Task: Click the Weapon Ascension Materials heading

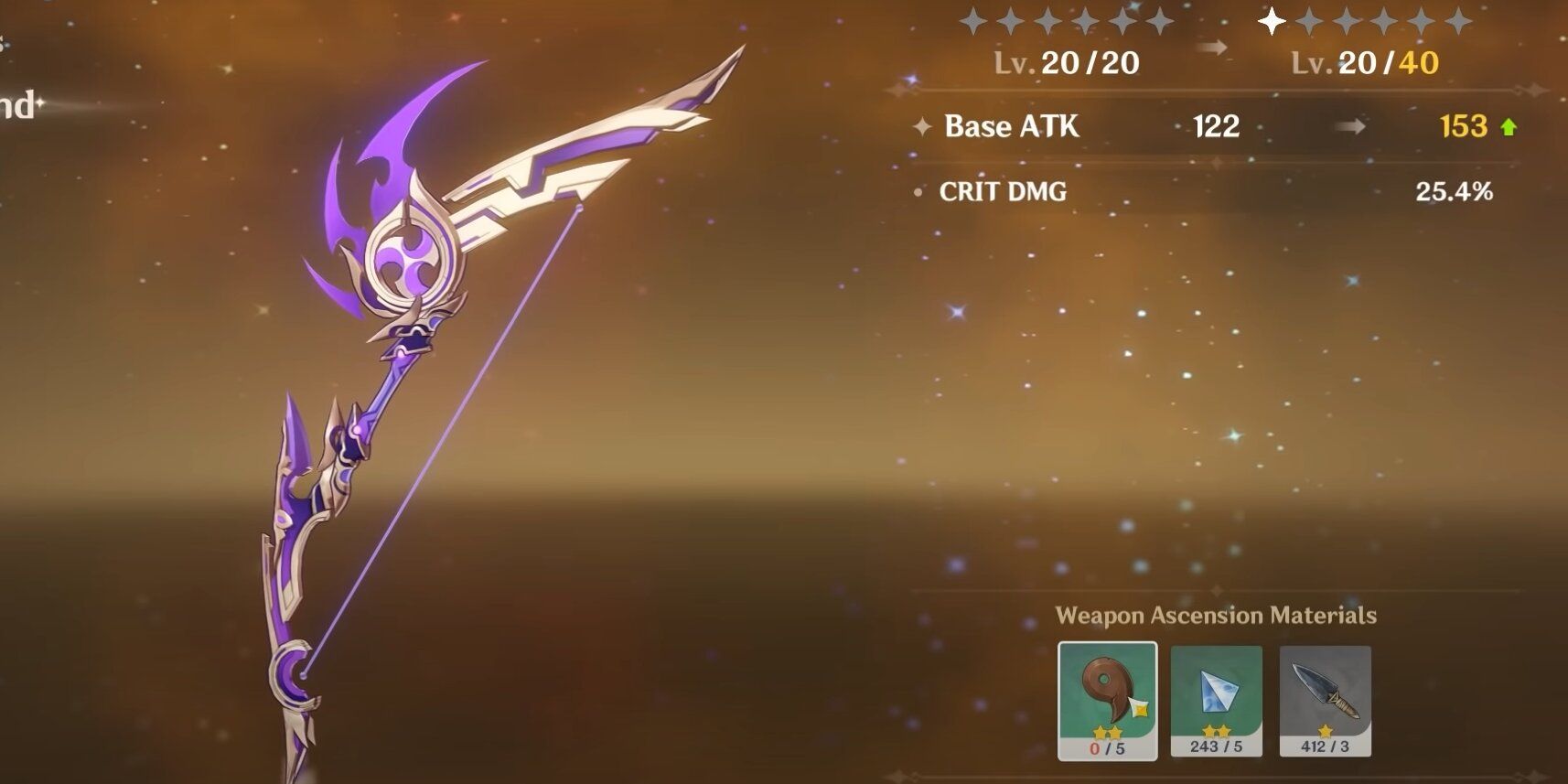Action: [1216, 615]
